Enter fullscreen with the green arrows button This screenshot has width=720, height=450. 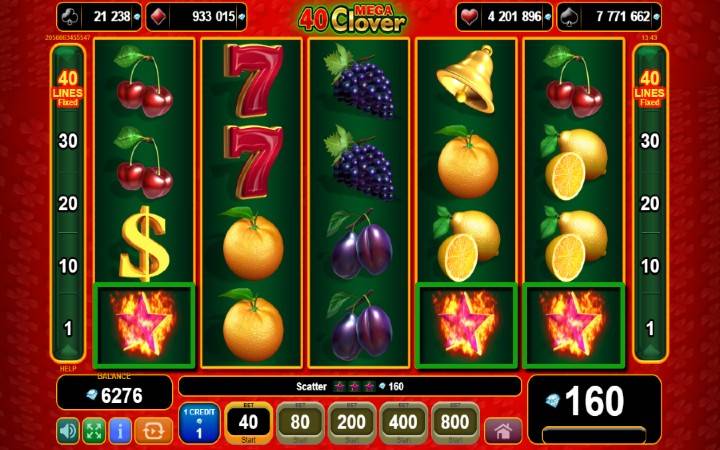(94, 431)
